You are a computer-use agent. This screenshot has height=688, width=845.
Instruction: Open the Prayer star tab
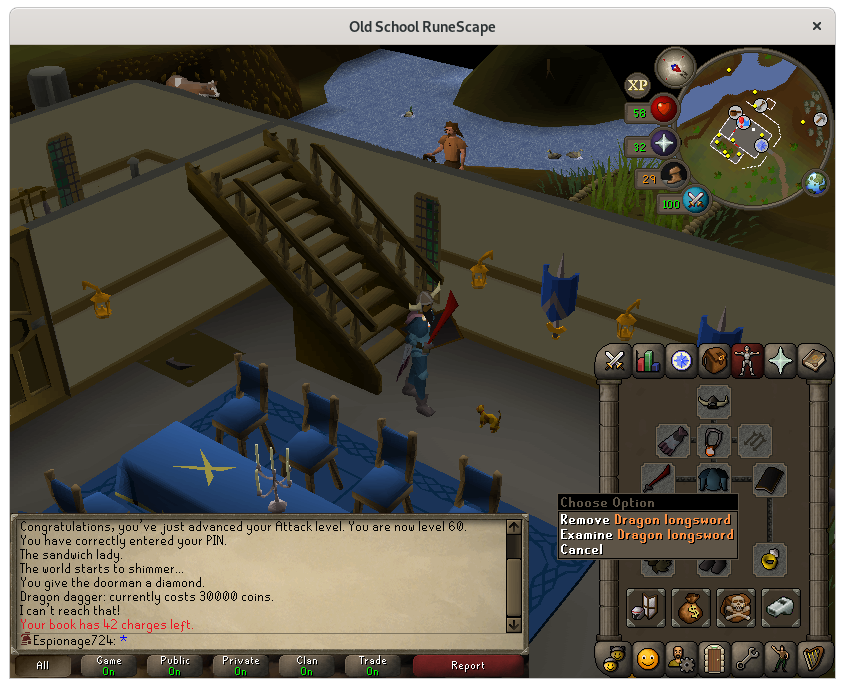[779, 361]
